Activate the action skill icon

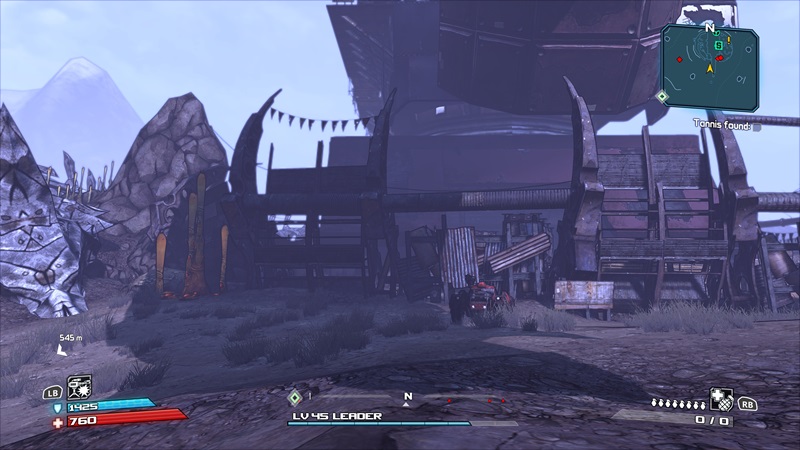[79, 386]
